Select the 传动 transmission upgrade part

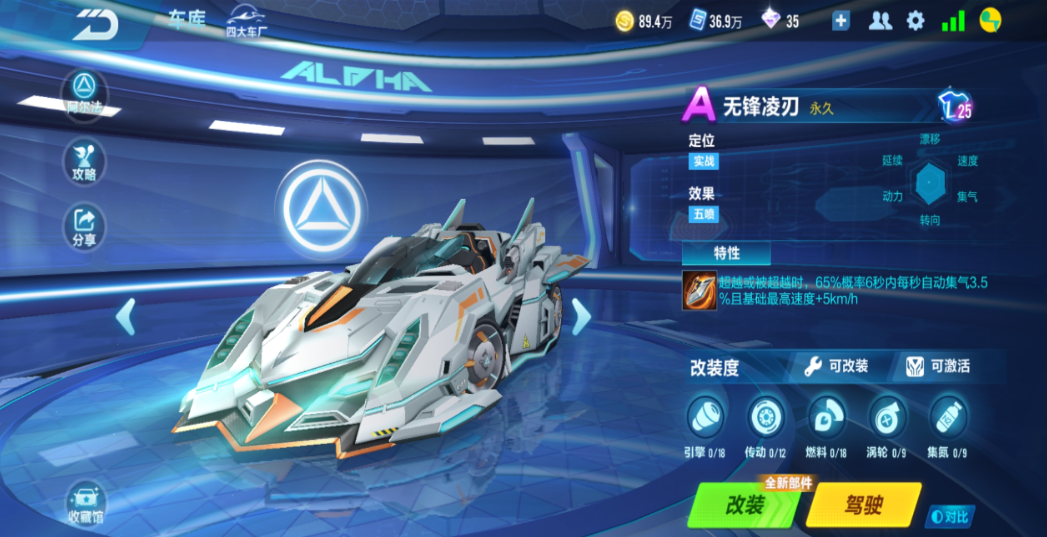765,415
